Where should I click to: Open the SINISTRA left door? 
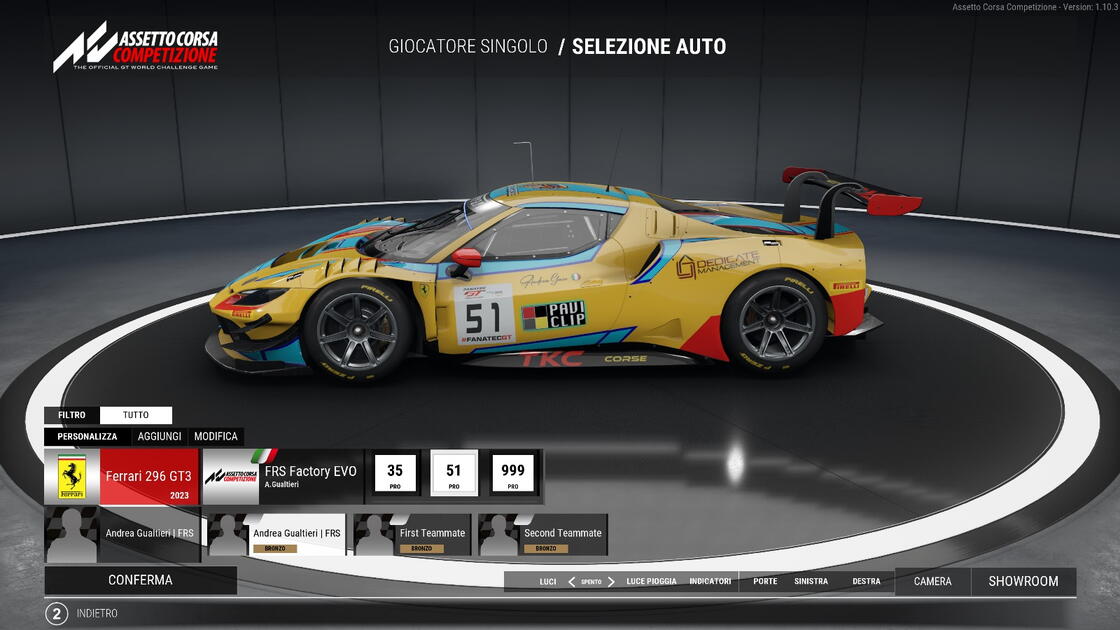[x=811, y=582]
